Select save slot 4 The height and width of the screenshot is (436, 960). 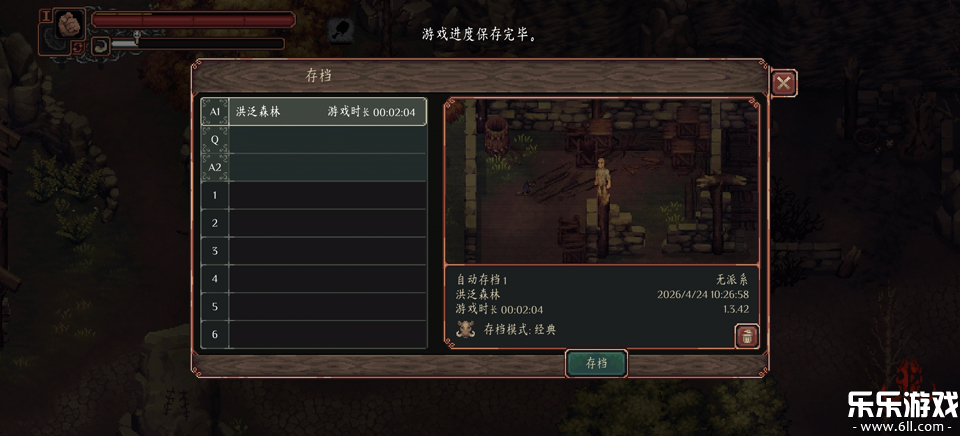315,279
